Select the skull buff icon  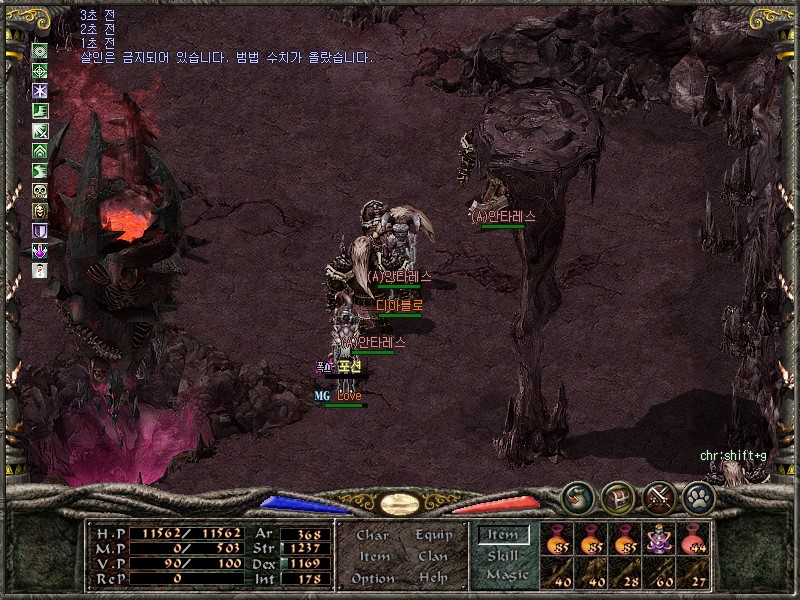[40, 191]
